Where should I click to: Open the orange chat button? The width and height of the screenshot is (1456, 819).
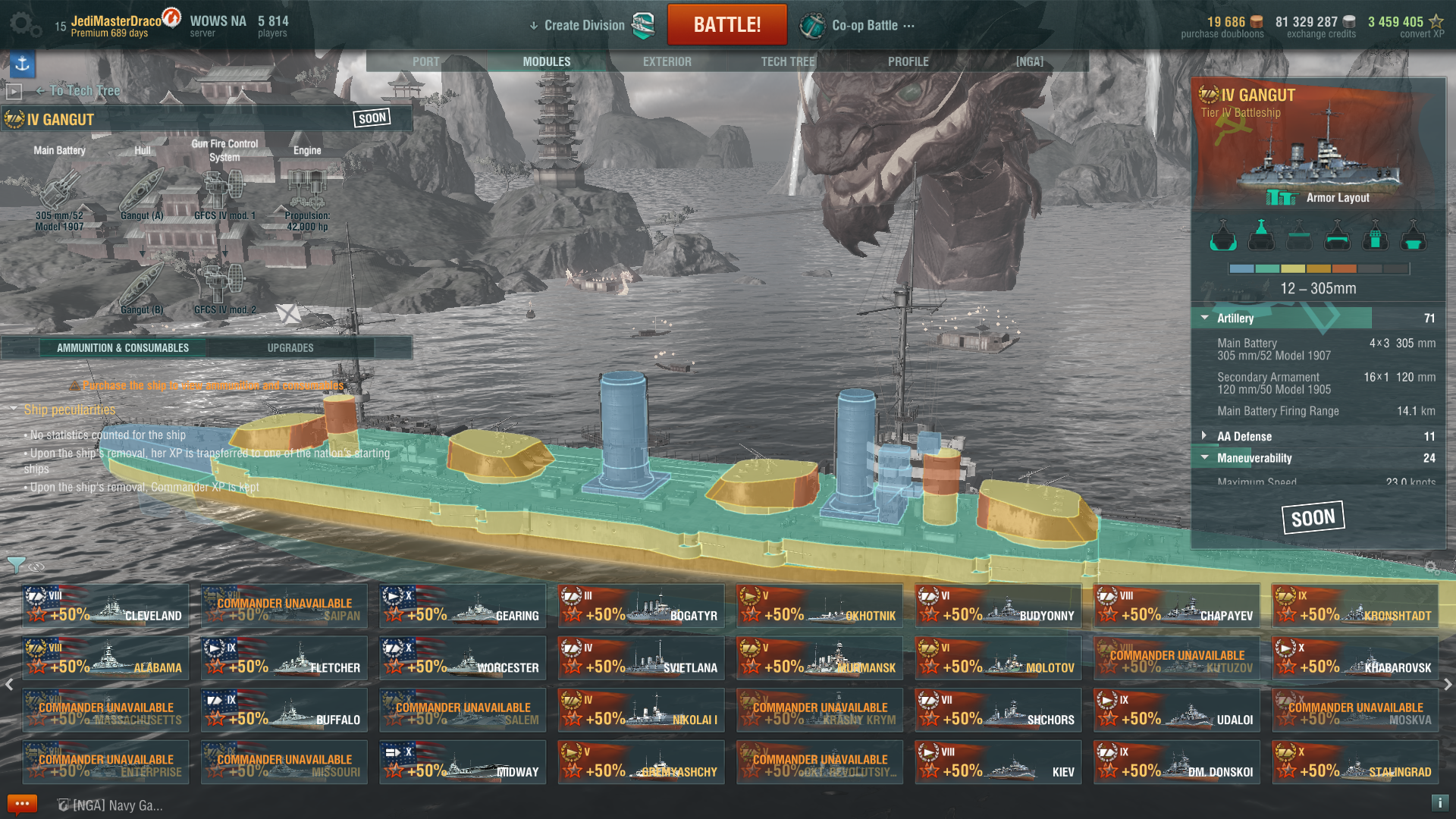pos(22,804)
